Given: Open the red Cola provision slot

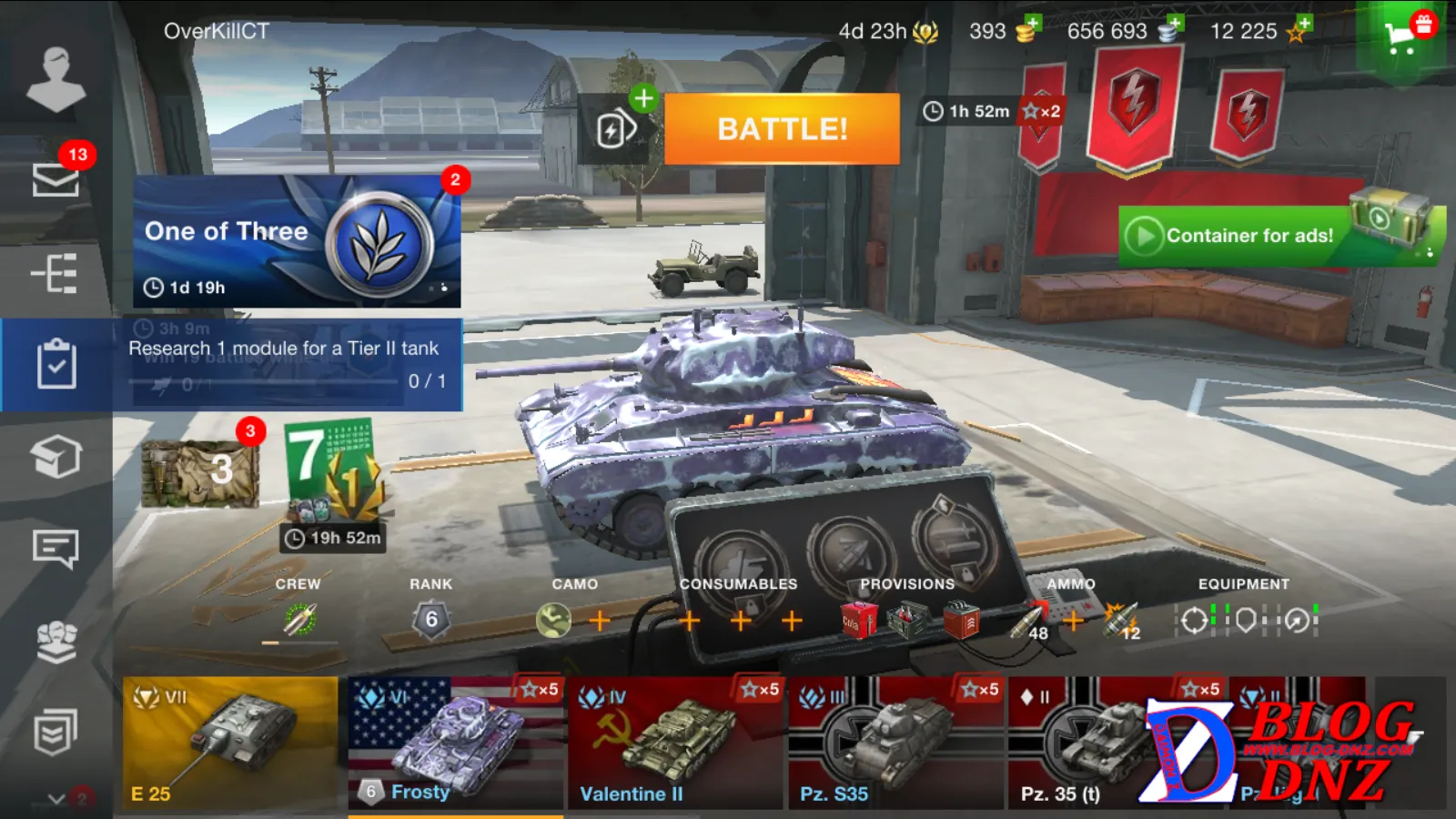Looking at the screenshot, I should tap(858, 621).
